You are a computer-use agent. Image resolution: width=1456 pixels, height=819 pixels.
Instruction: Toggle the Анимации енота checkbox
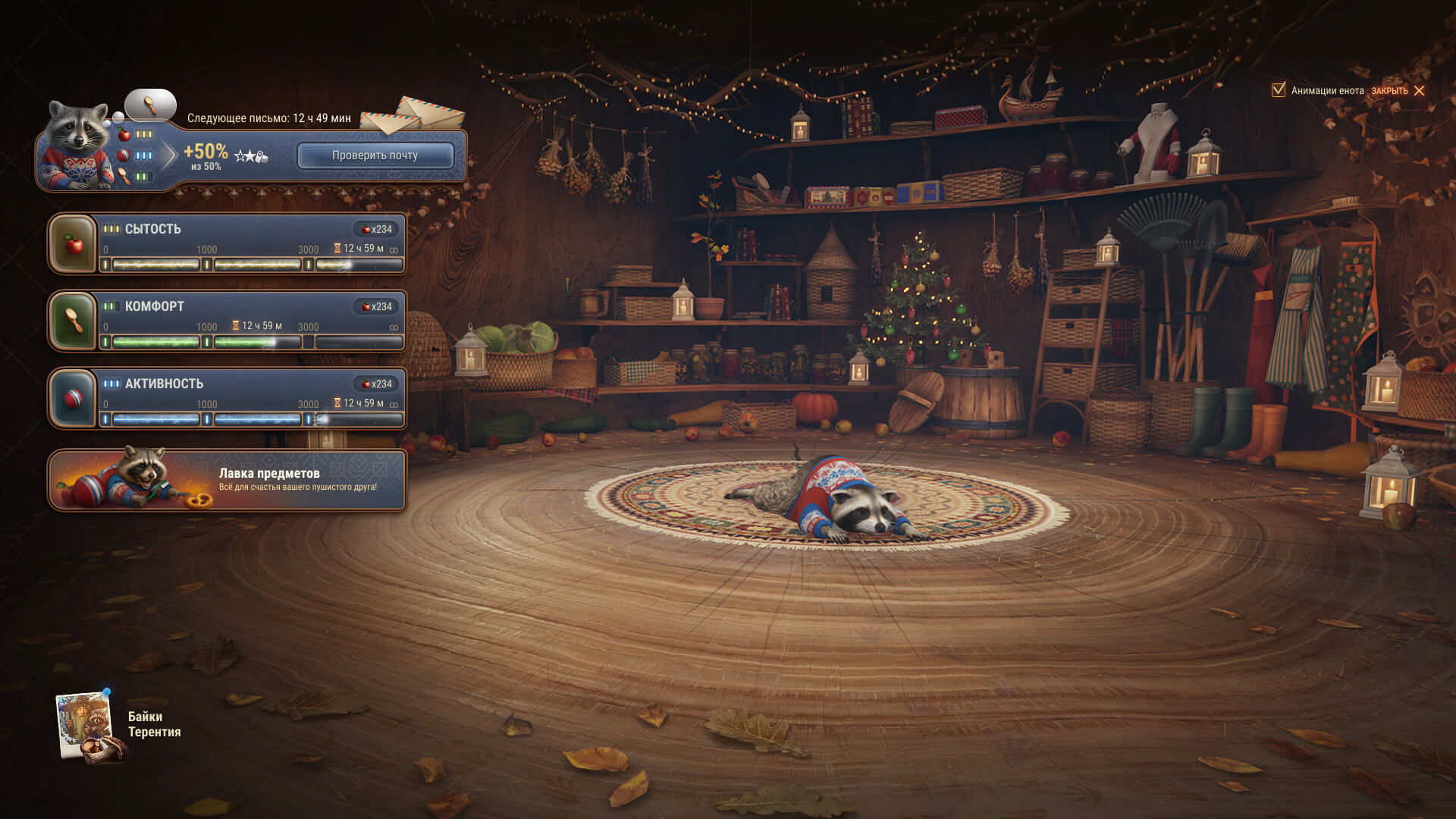pyautogui.click(x=1279, y=90)
